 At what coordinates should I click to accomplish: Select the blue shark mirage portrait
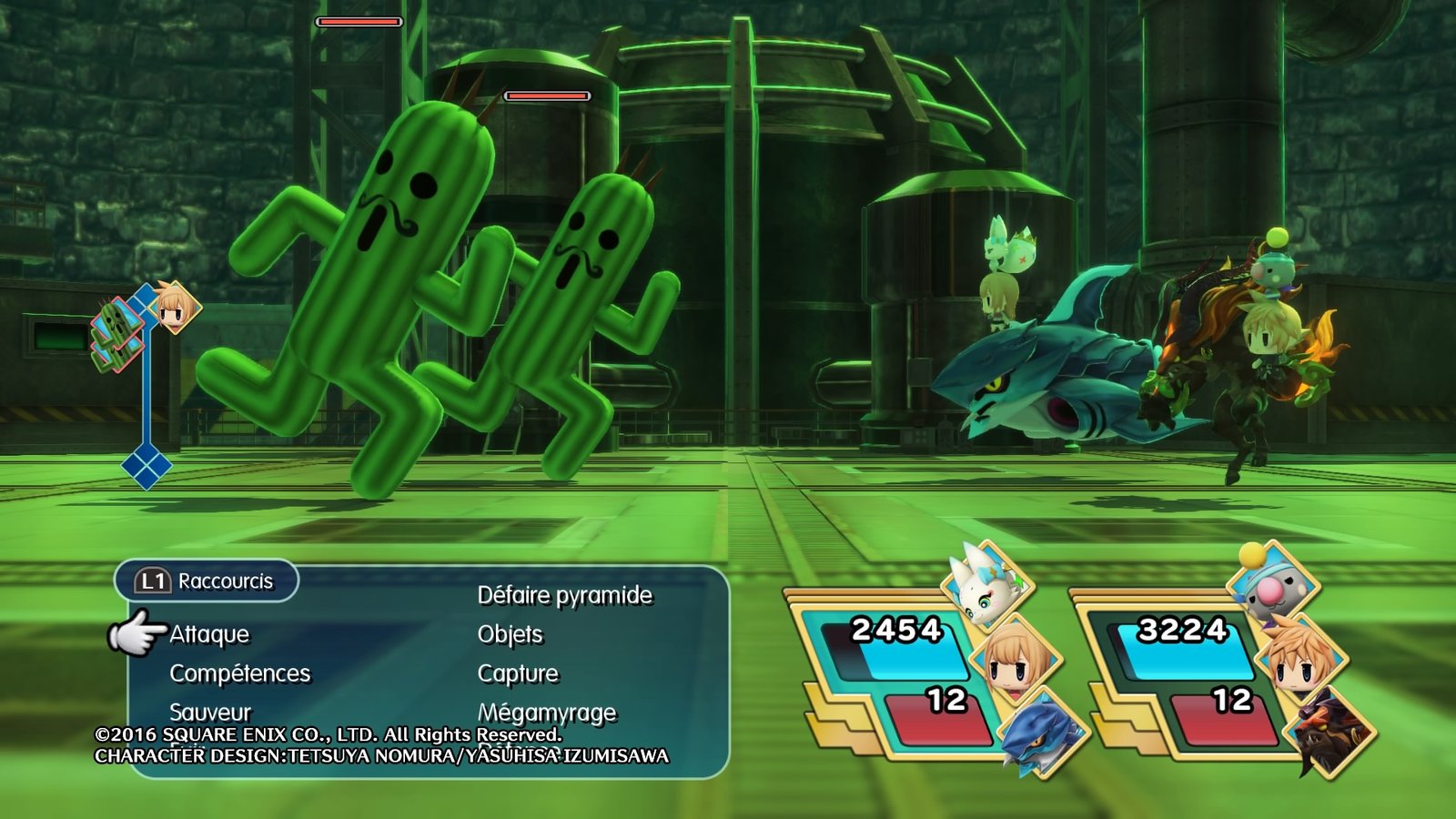tap(1043, 733)
